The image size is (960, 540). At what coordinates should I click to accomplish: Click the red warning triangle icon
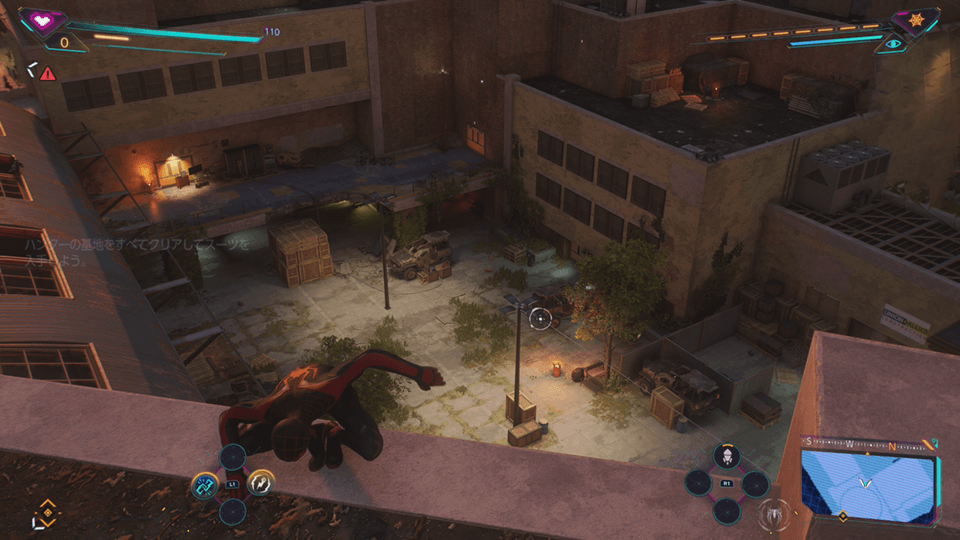tap(47, 72)
